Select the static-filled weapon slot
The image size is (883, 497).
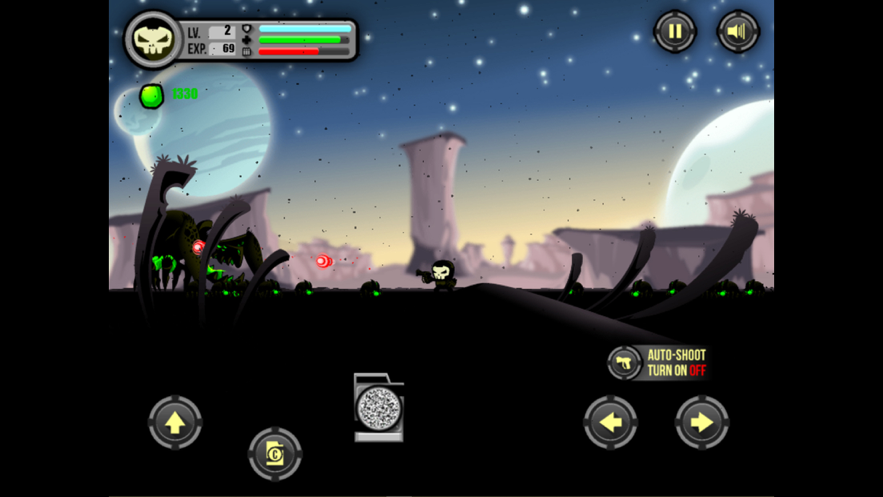coord(379,408)
